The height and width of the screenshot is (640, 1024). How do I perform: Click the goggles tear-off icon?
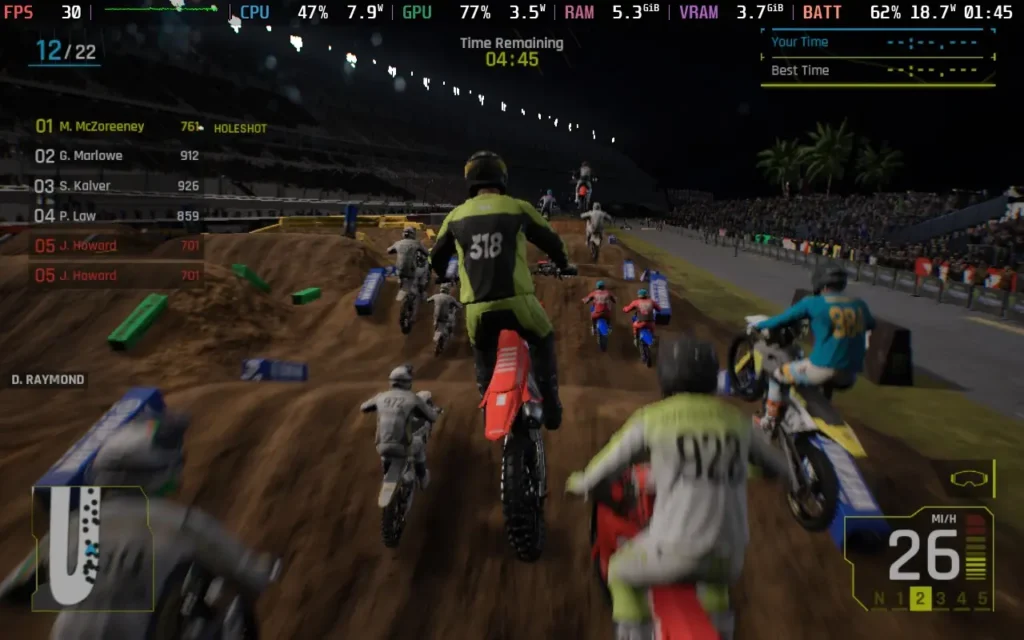point(966,478)
